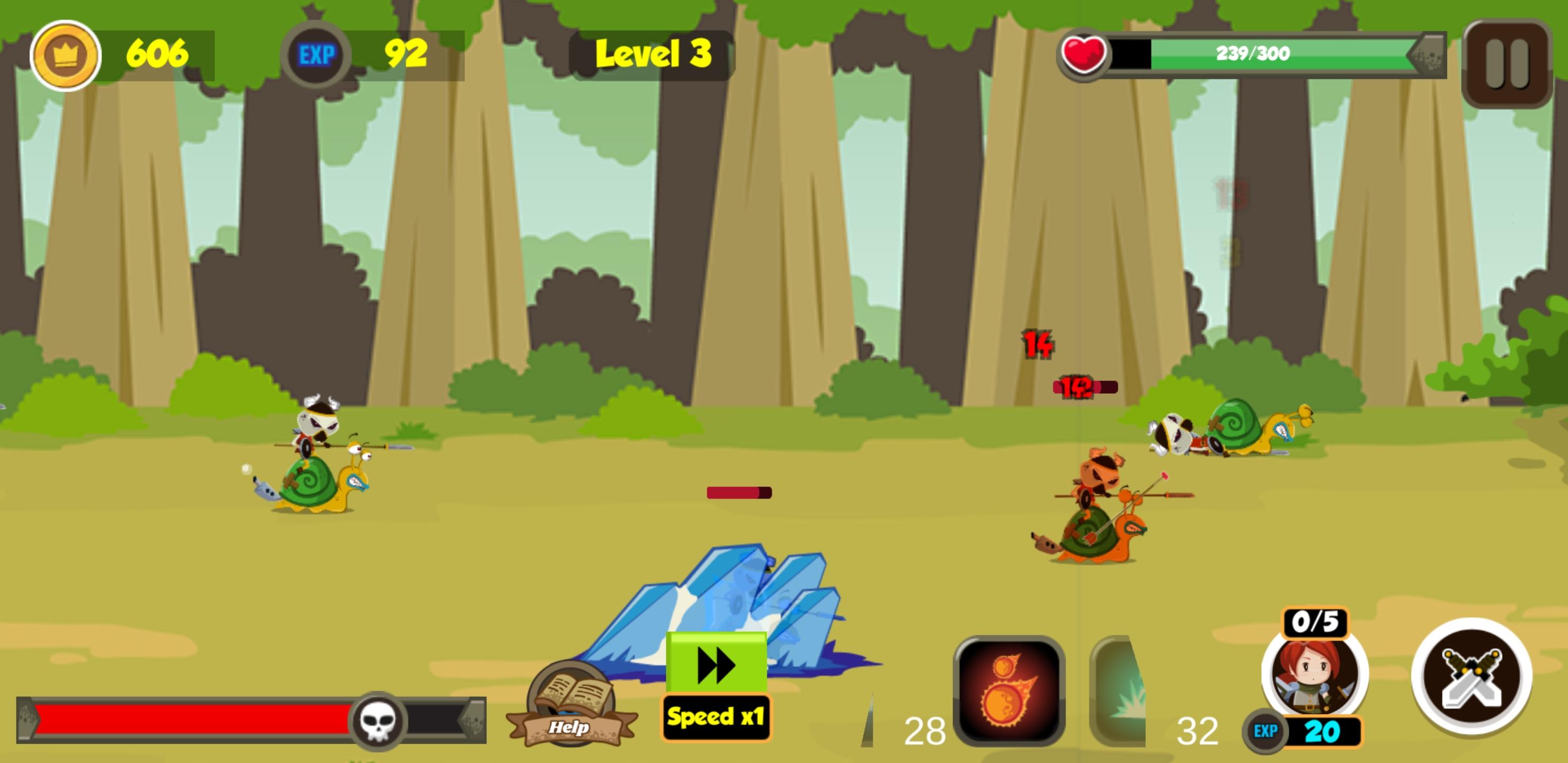The width and height of the screenshot is (1568, 763).
Task: Tap the EXP badge next to 92
Action: (316, 54)
